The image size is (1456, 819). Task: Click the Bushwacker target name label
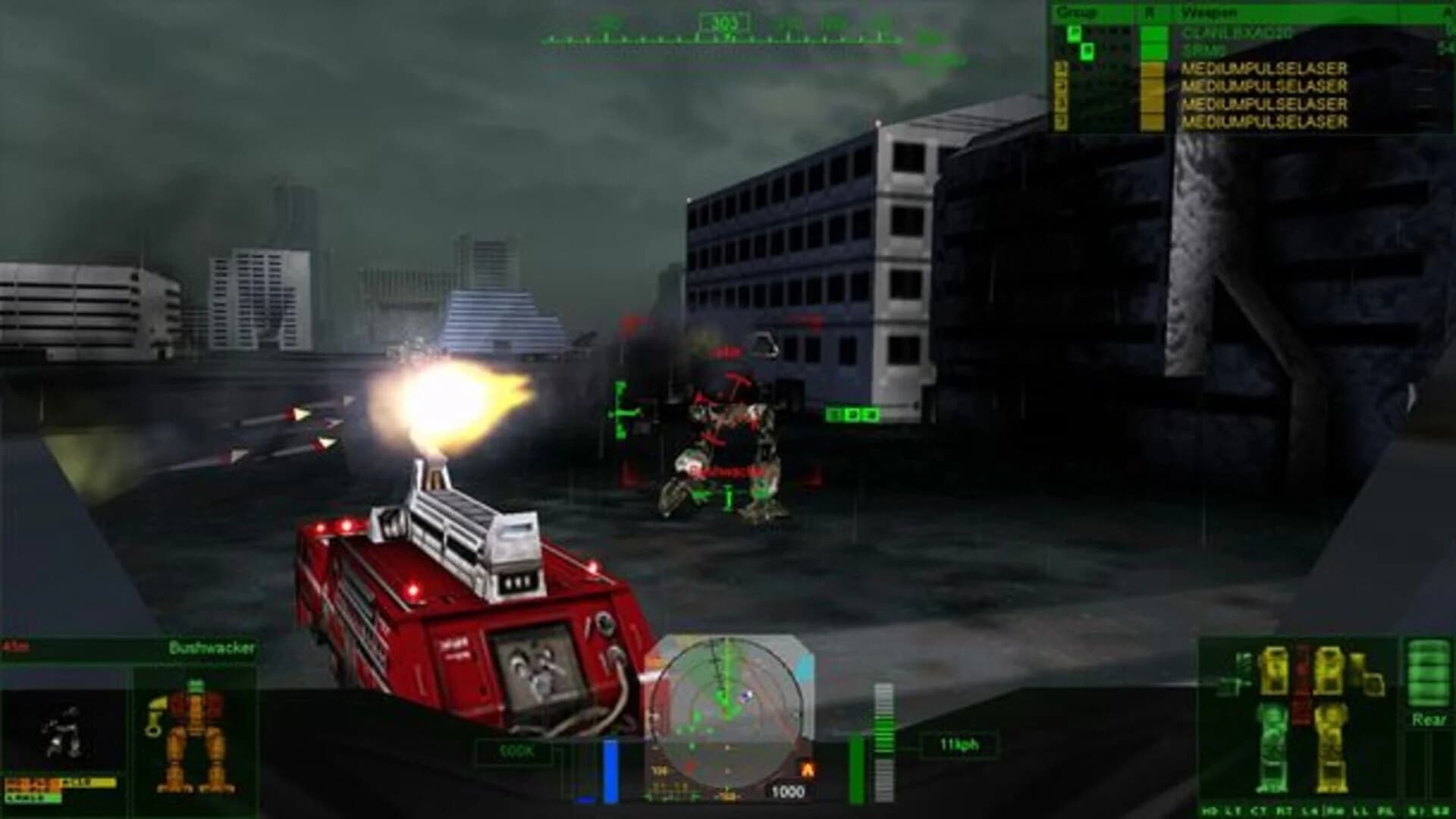tap(211, 648)
